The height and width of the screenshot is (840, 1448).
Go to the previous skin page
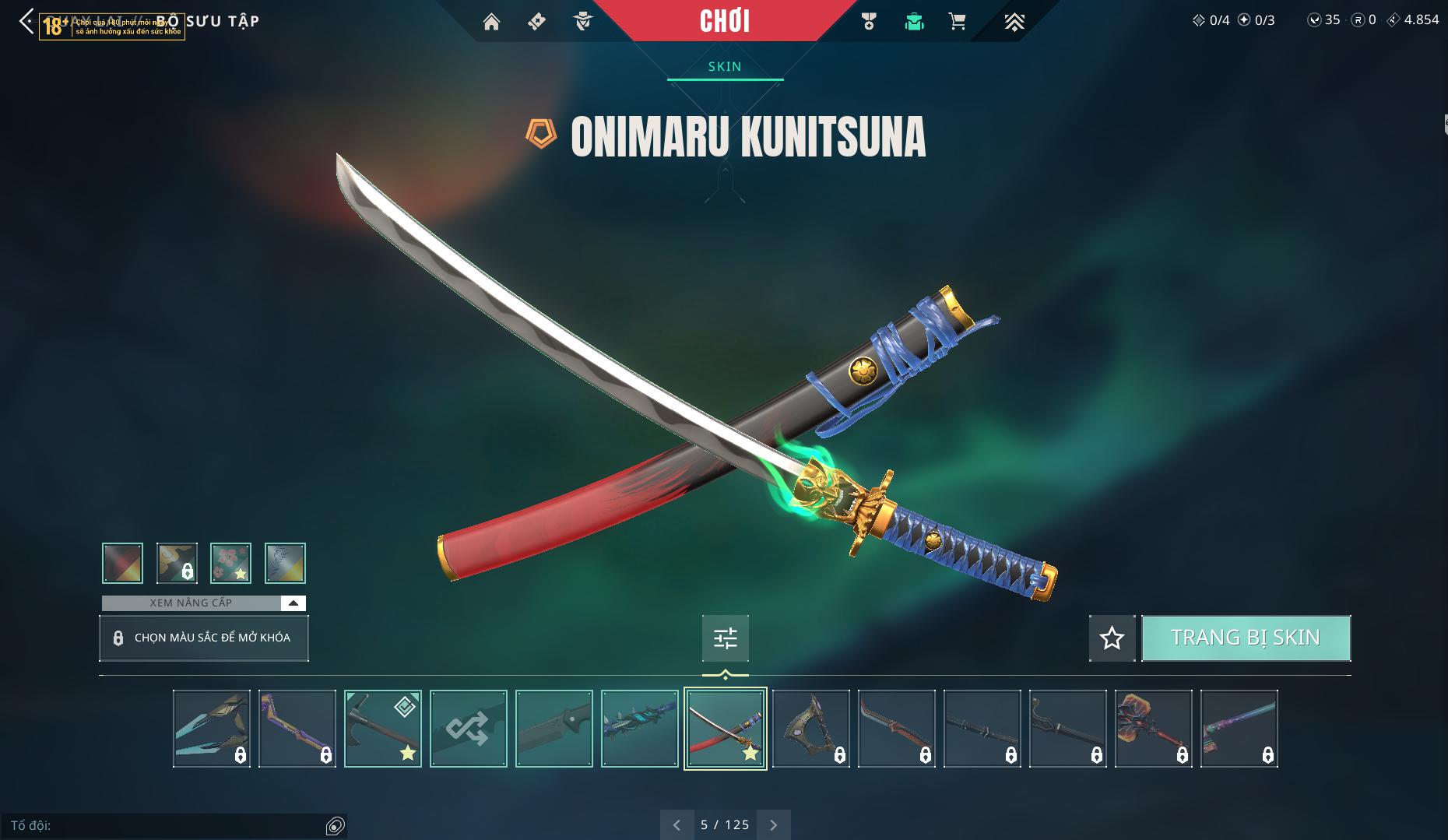coord(677,824)
